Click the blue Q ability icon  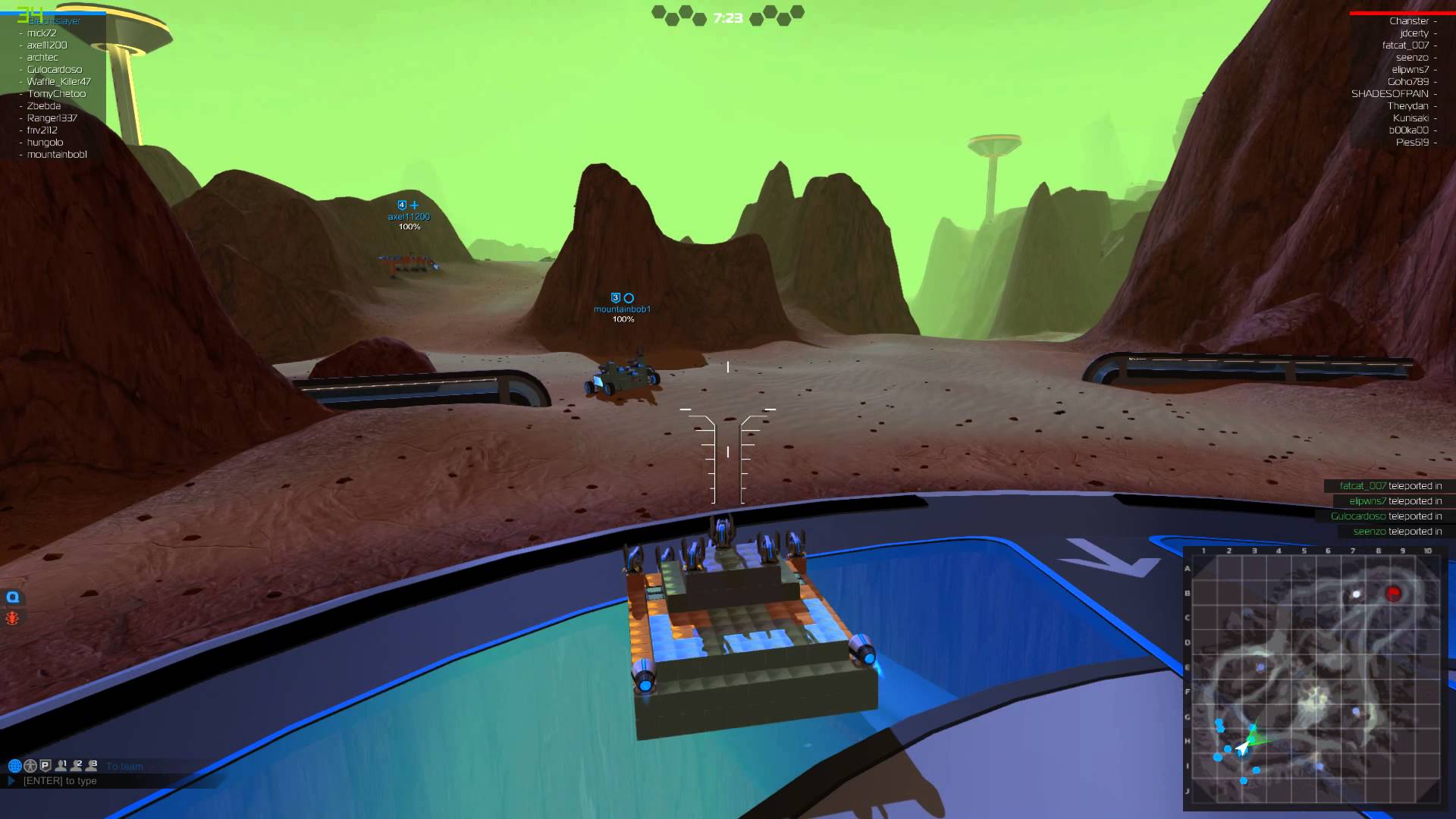11,597
